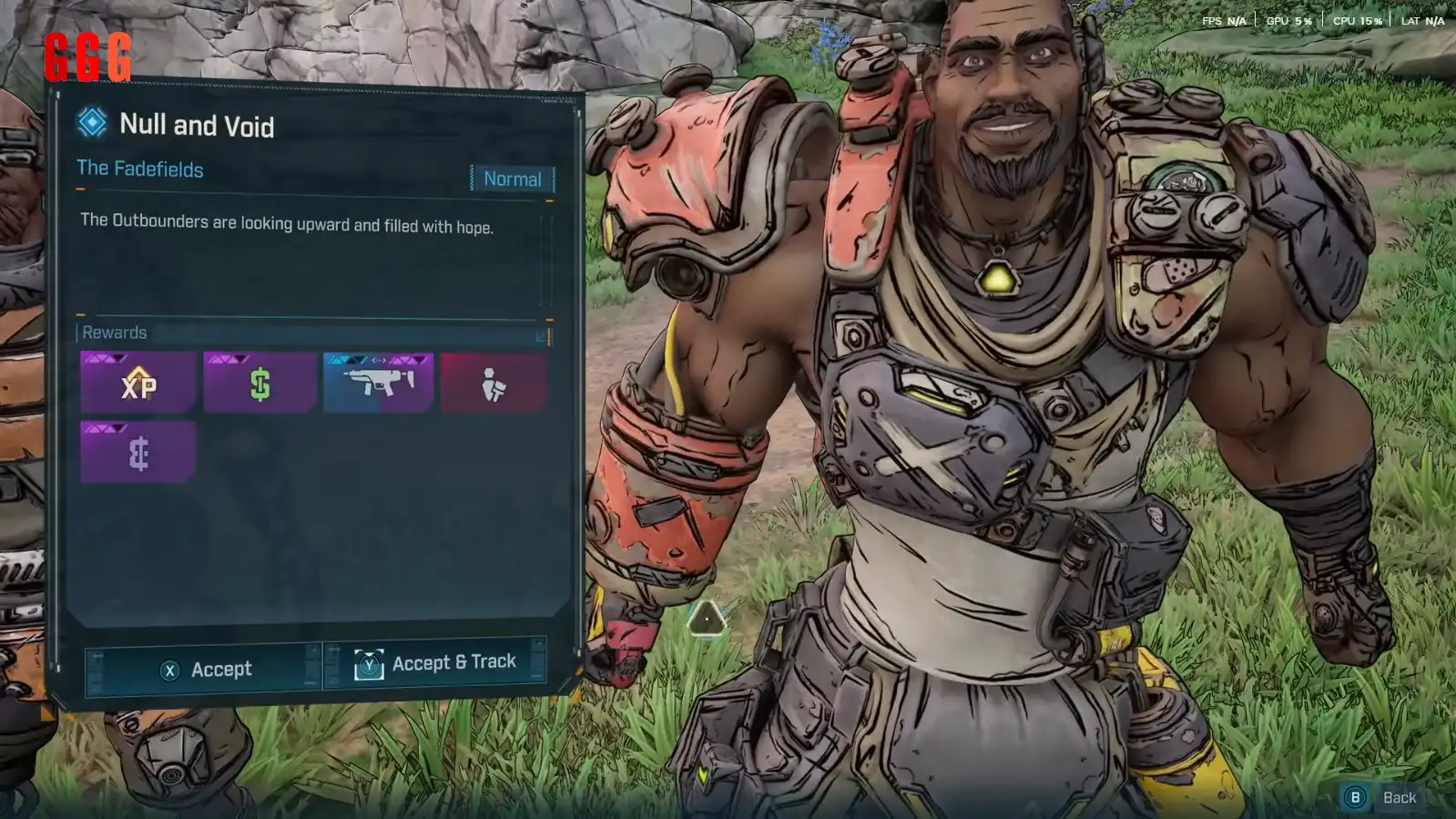The width and height of the screenshot is (1456, 819).
Task: Inspect the submachine gun weapon reward
Action: (379, 384)
